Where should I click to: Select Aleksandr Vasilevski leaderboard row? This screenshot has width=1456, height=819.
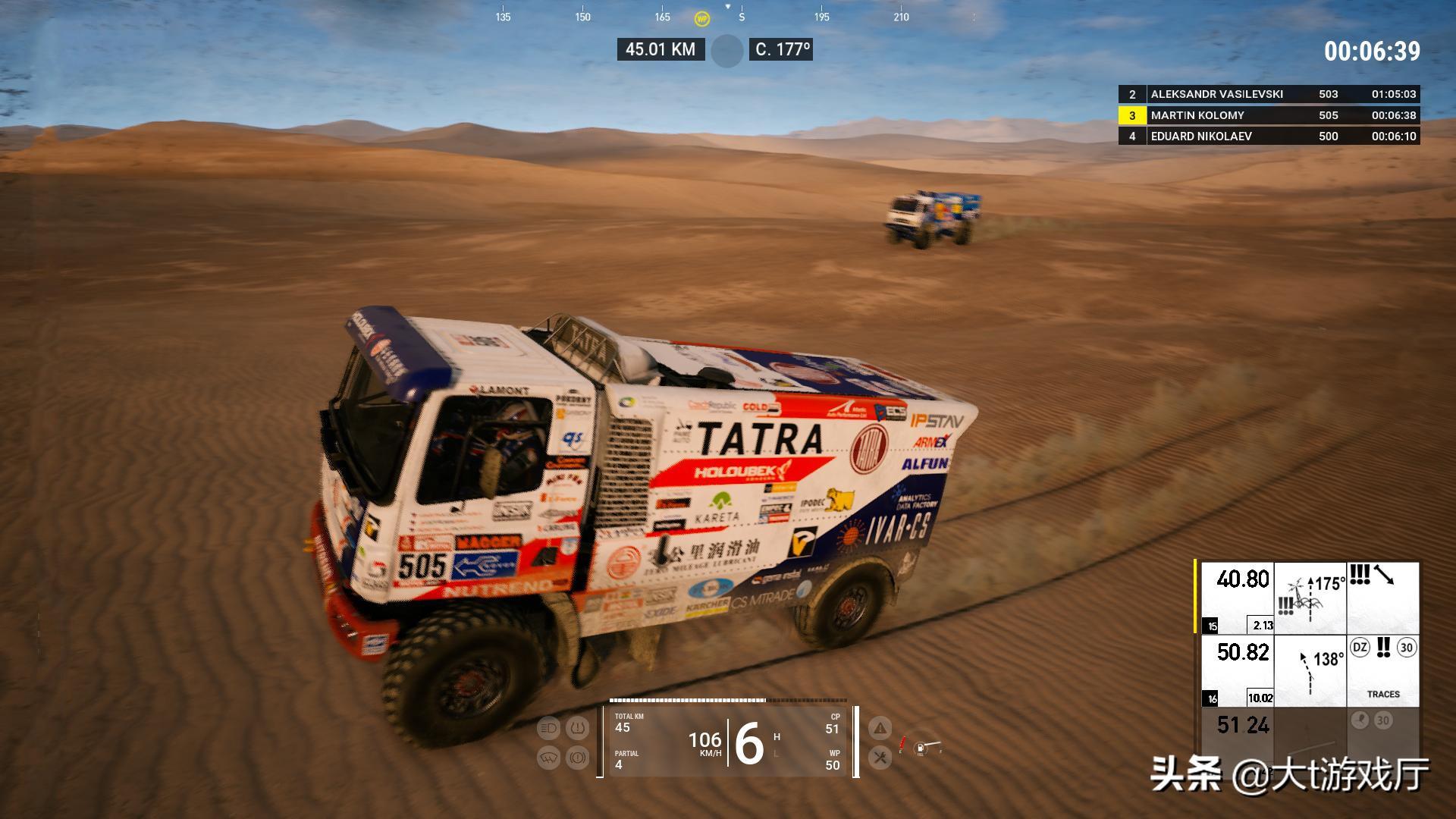coord(1269,94)
